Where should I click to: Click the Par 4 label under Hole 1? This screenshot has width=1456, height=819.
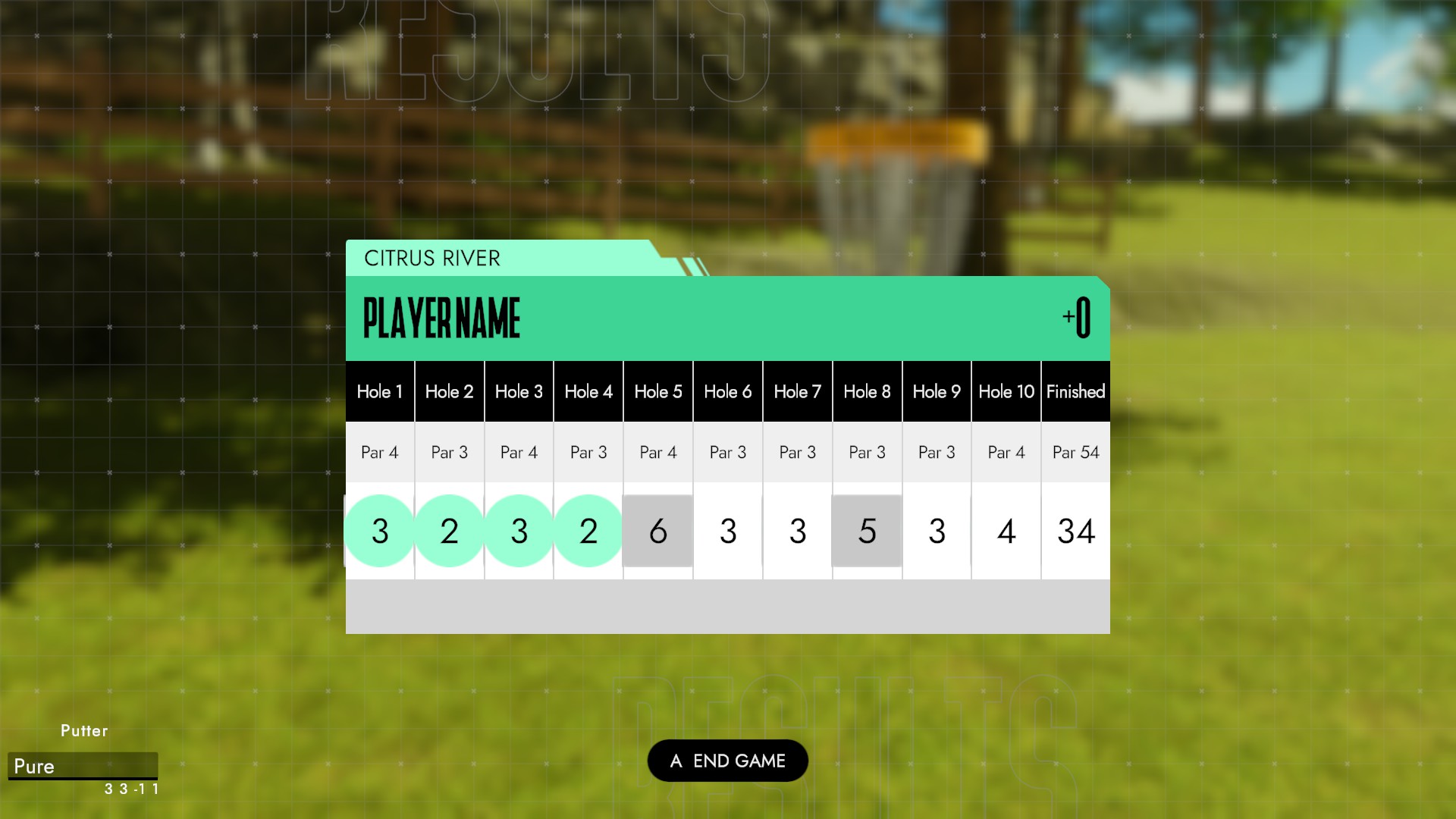coord(380,452)
